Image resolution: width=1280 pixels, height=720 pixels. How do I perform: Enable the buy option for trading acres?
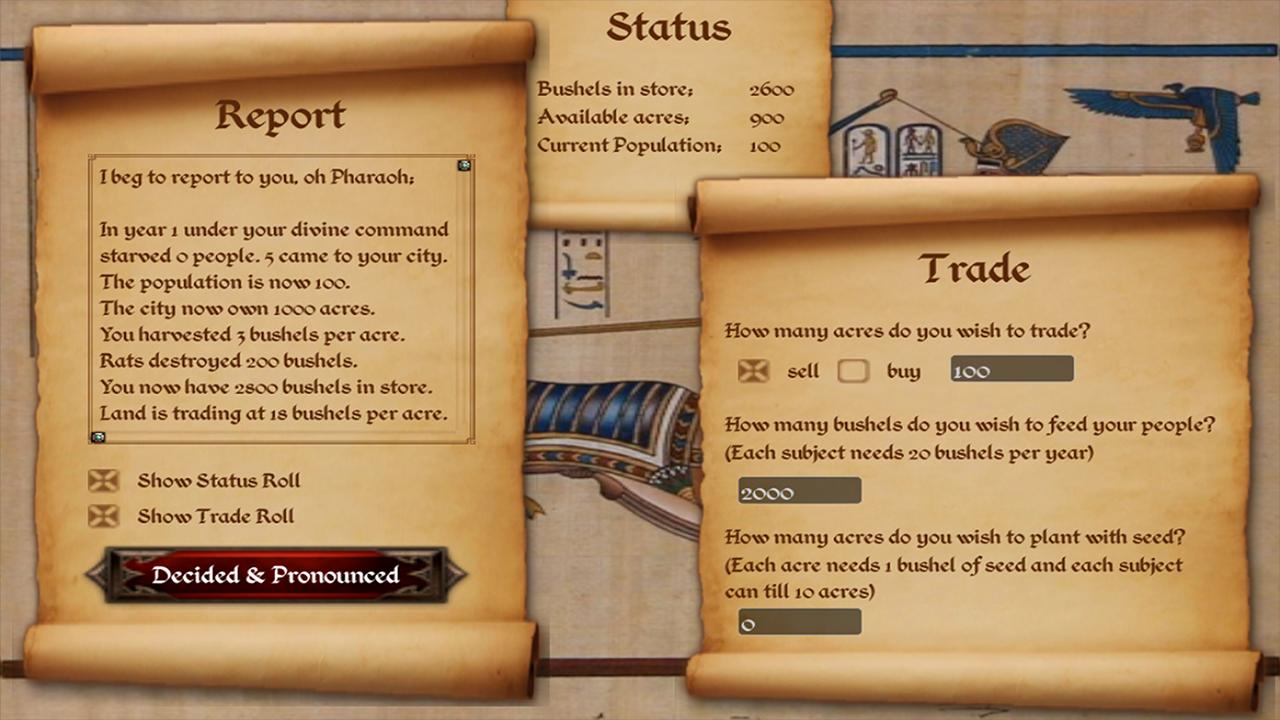(853, 370)
